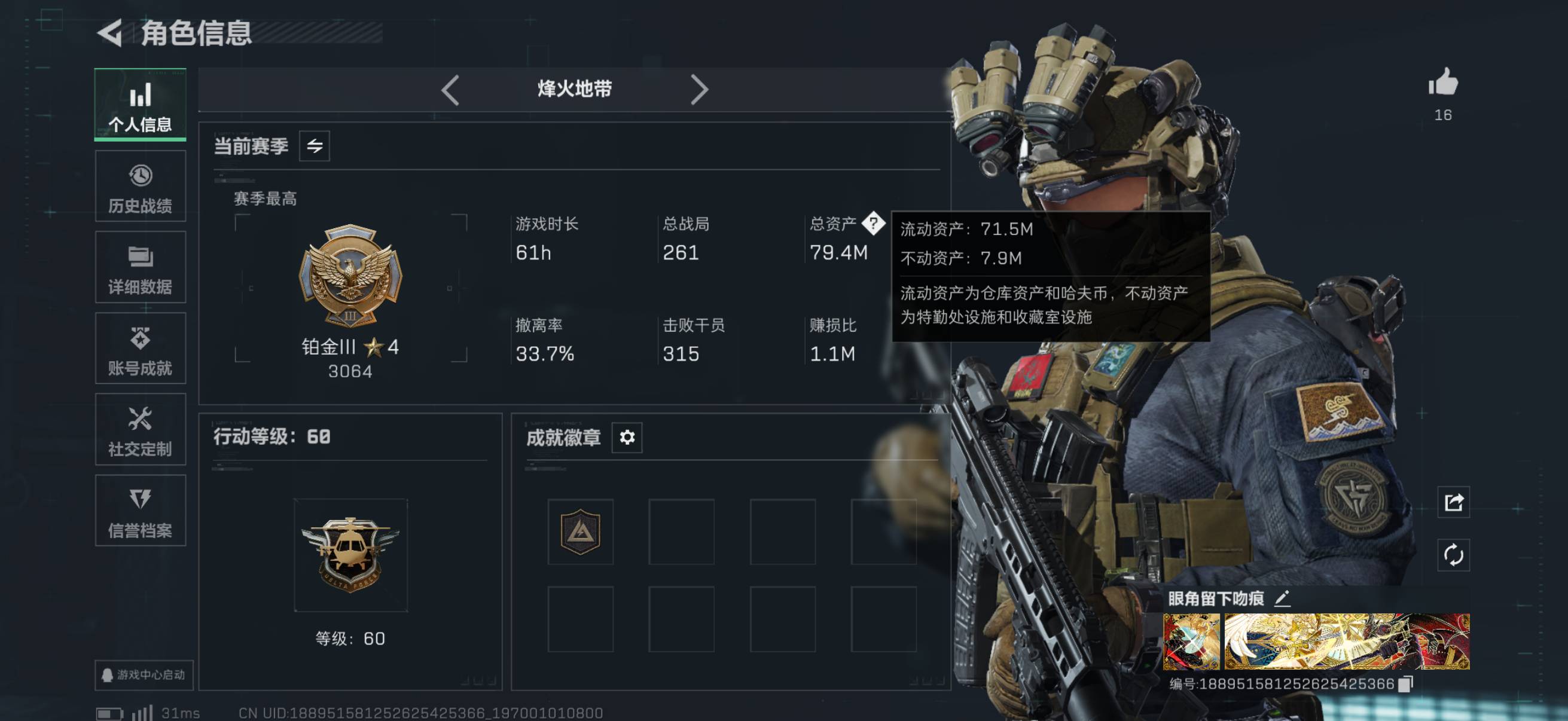Click the 游戏中心启动 button
The image size is (1568, 721).
pos(144,675)
